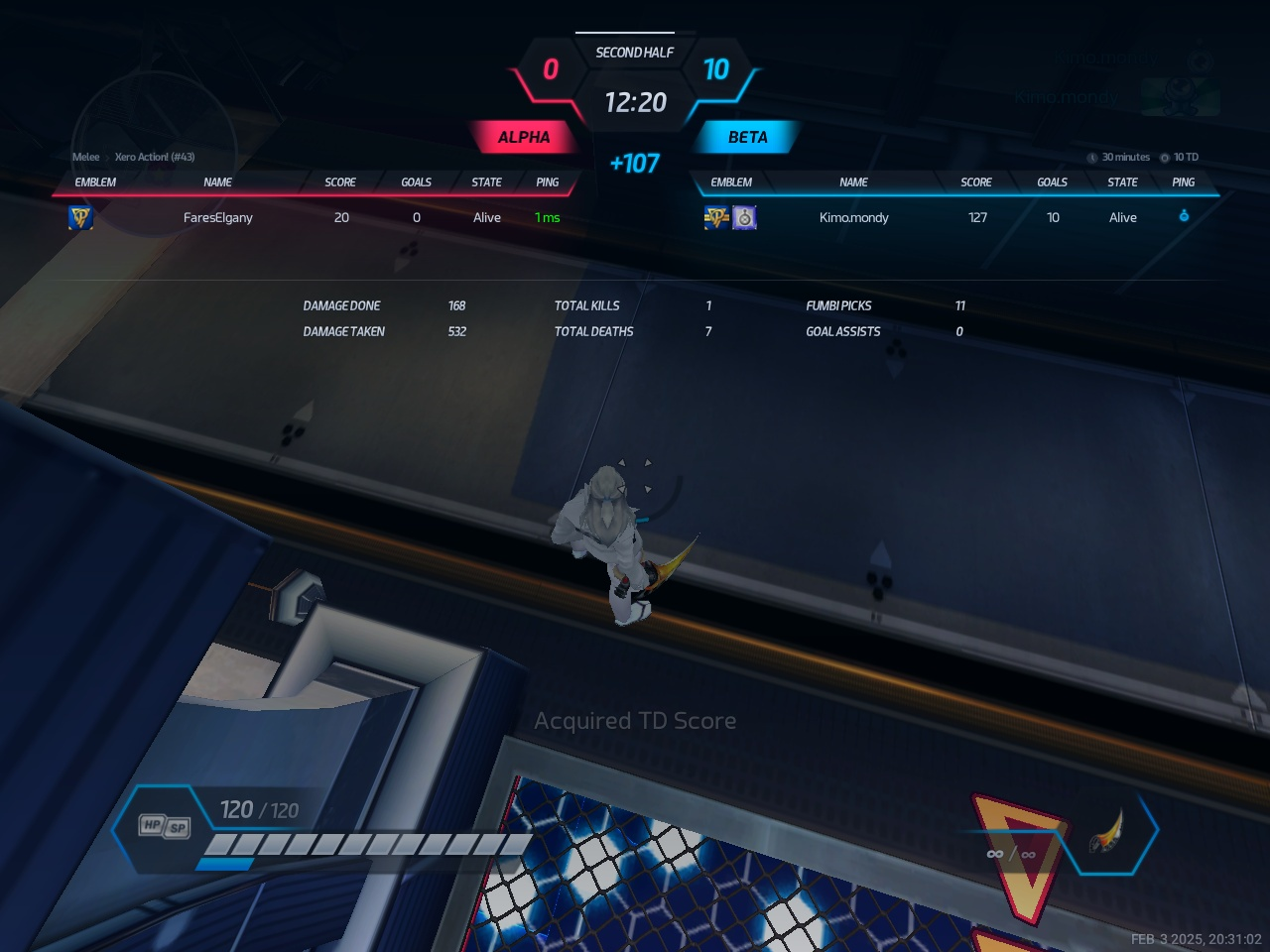The image size is (1270, 952).
Task: Click Kimo.mondy's stopwatch emblem
Action: click(x=744, y=217)
